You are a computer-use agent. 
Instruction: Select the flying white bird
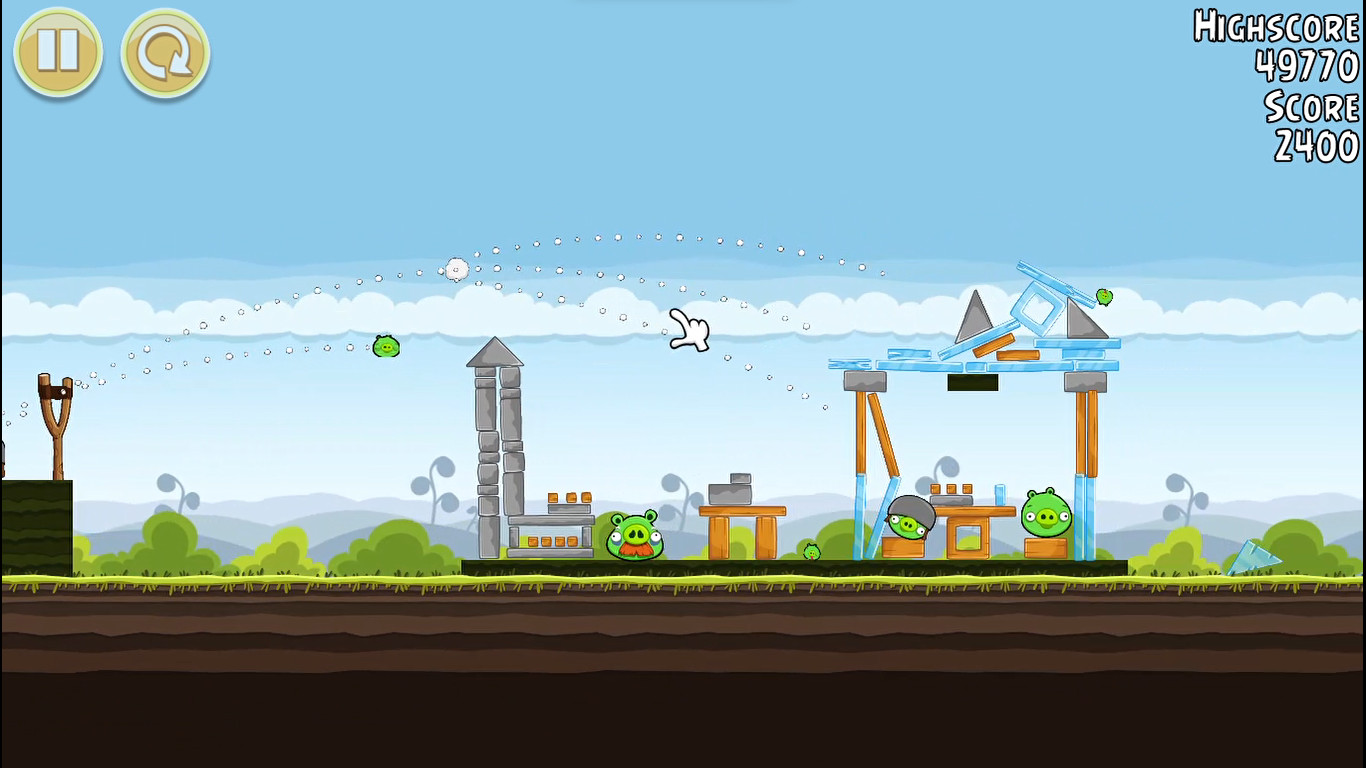point(457,268)
